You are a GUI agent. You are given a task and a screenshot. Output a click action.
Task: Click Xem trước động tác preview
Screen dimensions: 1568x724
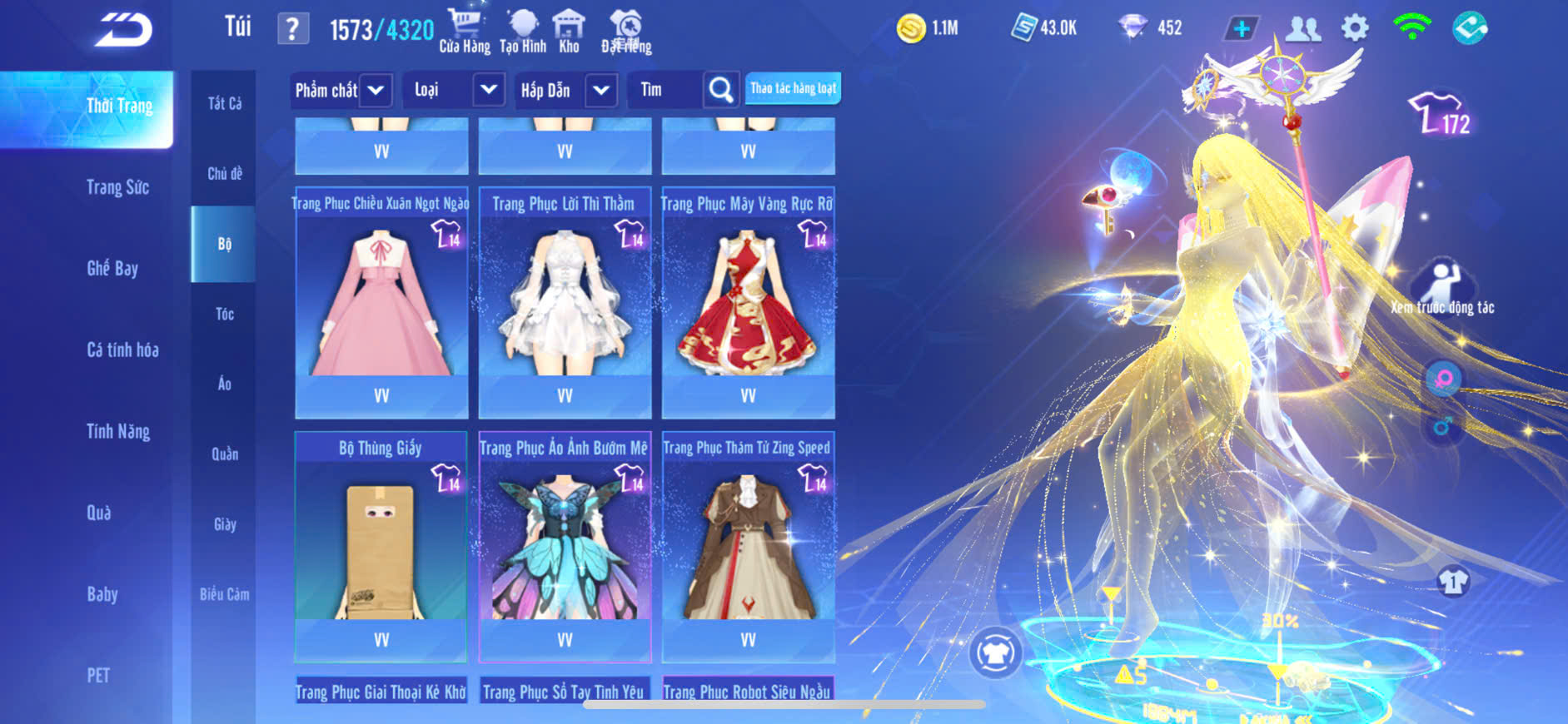pyautogui.click(x=1442, y=289)
